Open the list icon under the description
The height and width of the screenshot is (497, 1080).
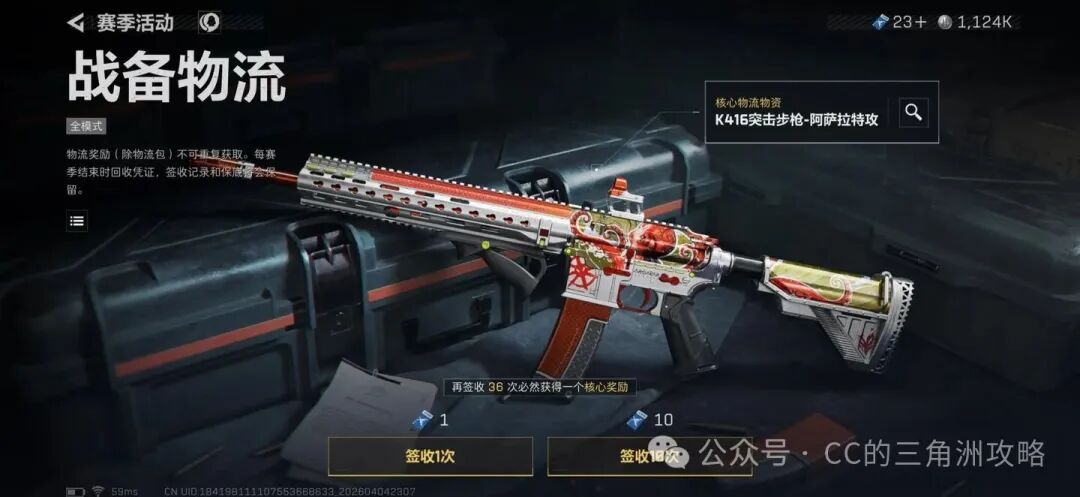[x=77, y=220]
